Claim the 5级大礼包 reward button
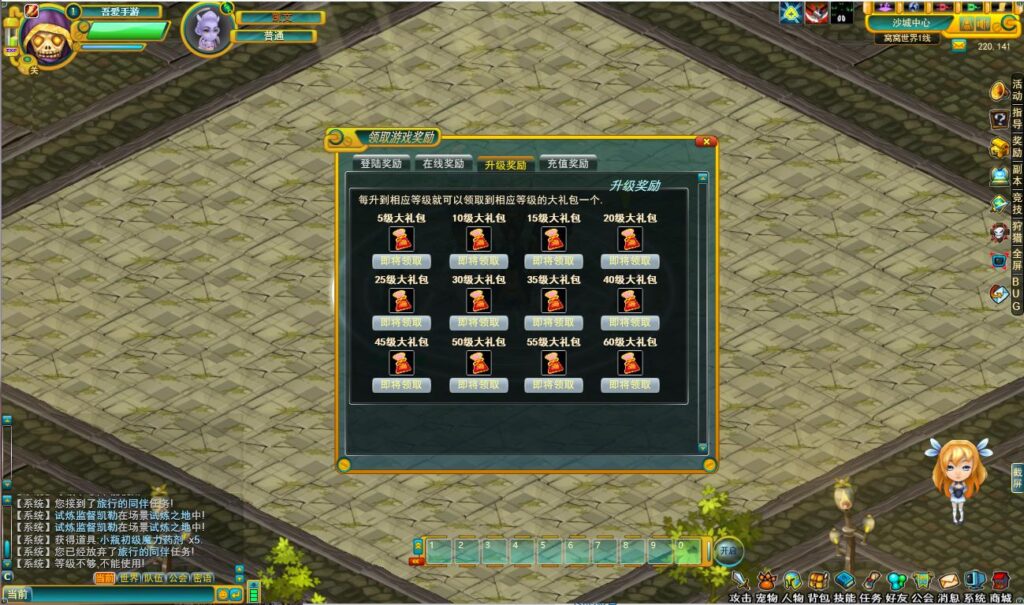 [401, 261]
